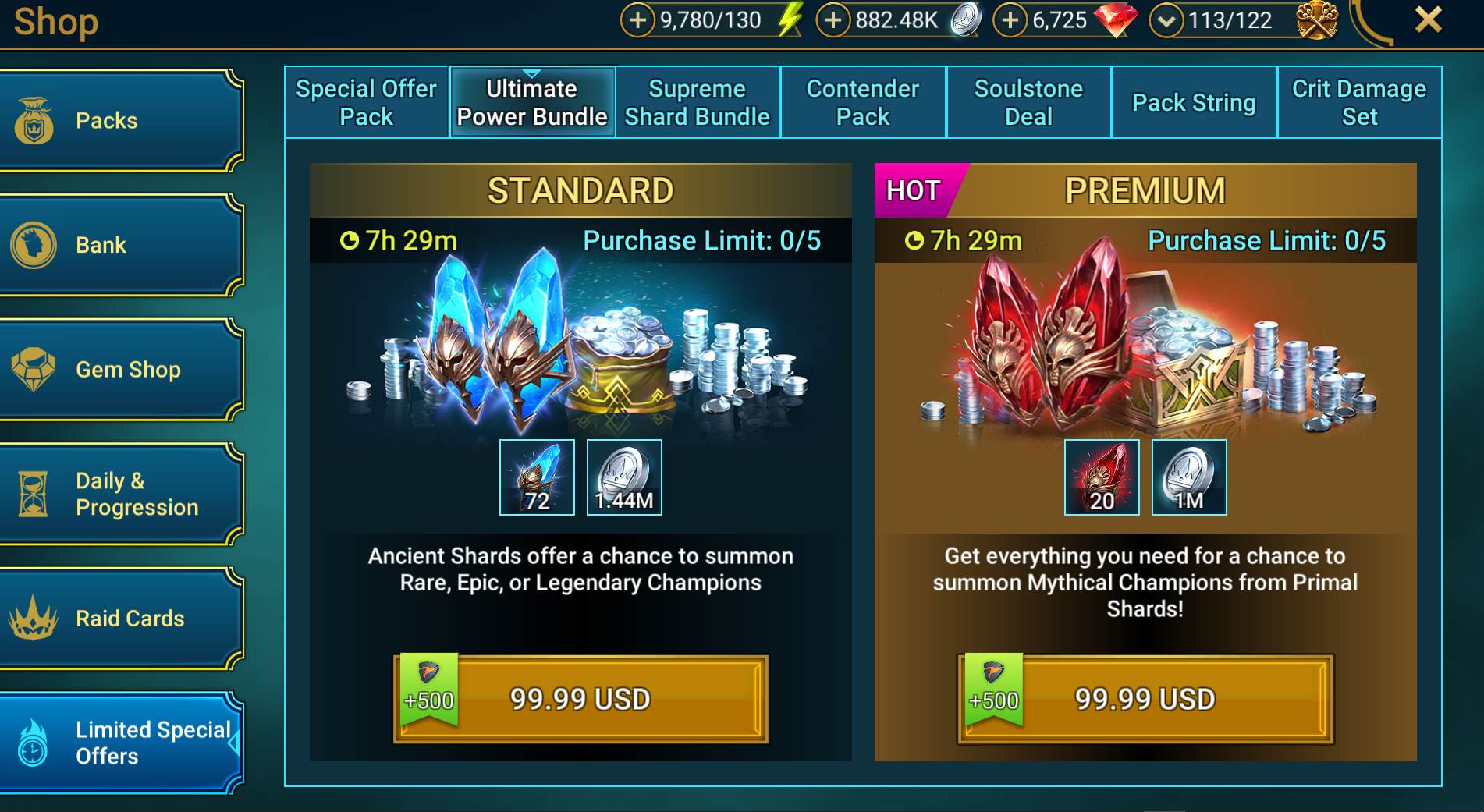Open the Gem Shop category

point(121,370)
